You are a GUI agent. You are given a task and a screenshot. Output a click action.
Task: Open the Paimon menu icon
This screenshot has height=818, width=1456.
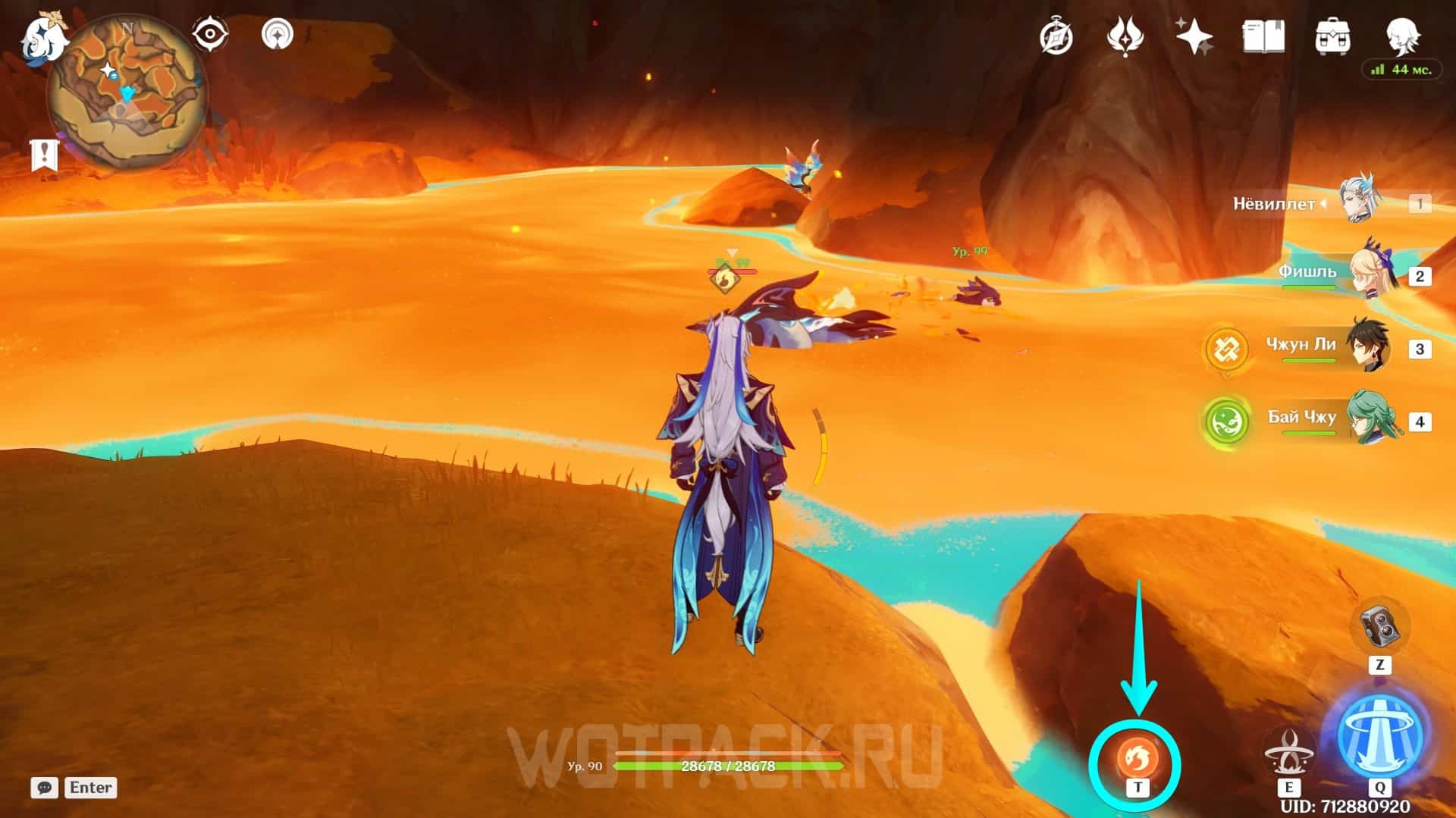[42, 38]
